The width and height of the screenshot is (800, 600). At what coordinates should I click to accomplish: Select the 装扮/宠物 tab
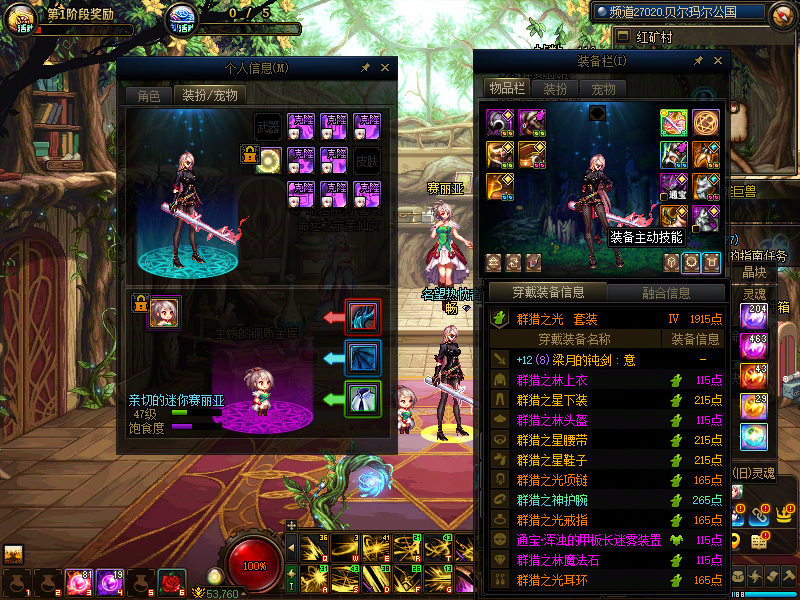[x=209, y=96]
